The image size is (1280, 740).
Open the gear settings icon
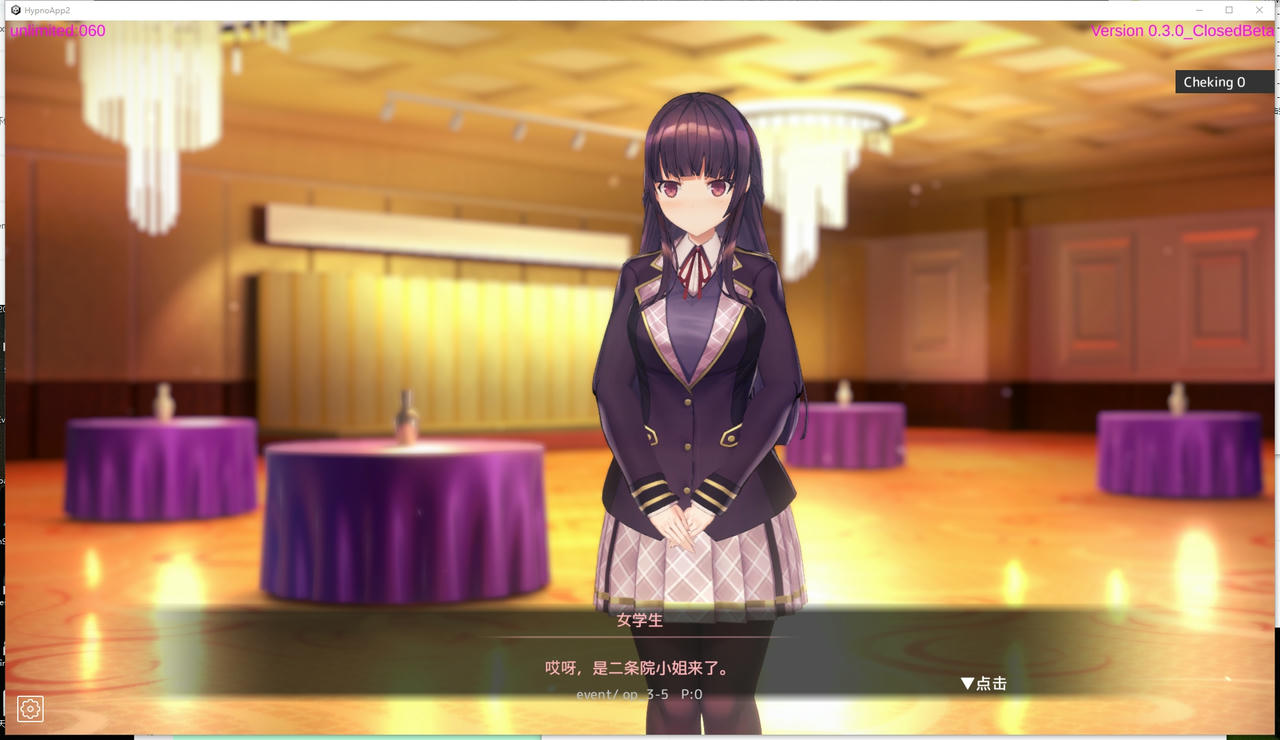(x=30, y=709)
